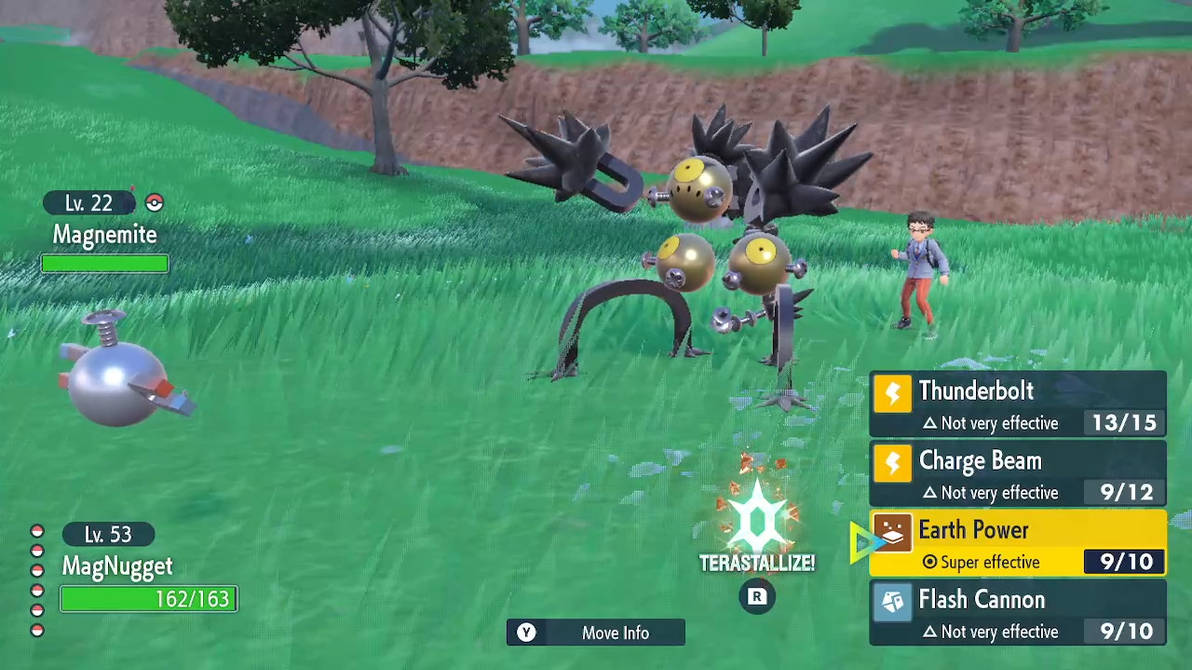Use the highlighted Earth Power move

click(x=1017, y=543)
